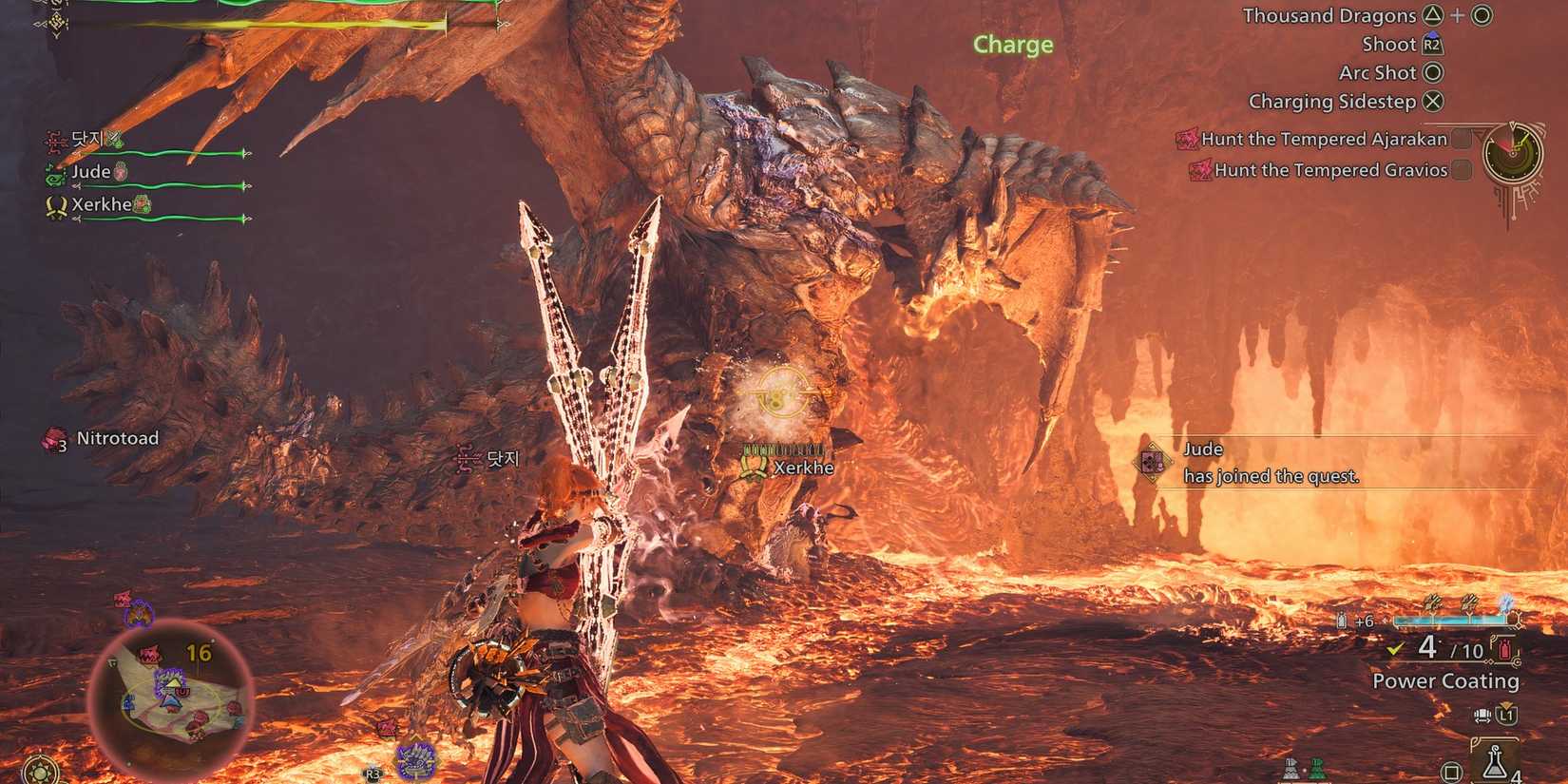Select the slinger icon beside L1 prompt
Screen dimensions: 1568x784
(x=1483, y=714)
